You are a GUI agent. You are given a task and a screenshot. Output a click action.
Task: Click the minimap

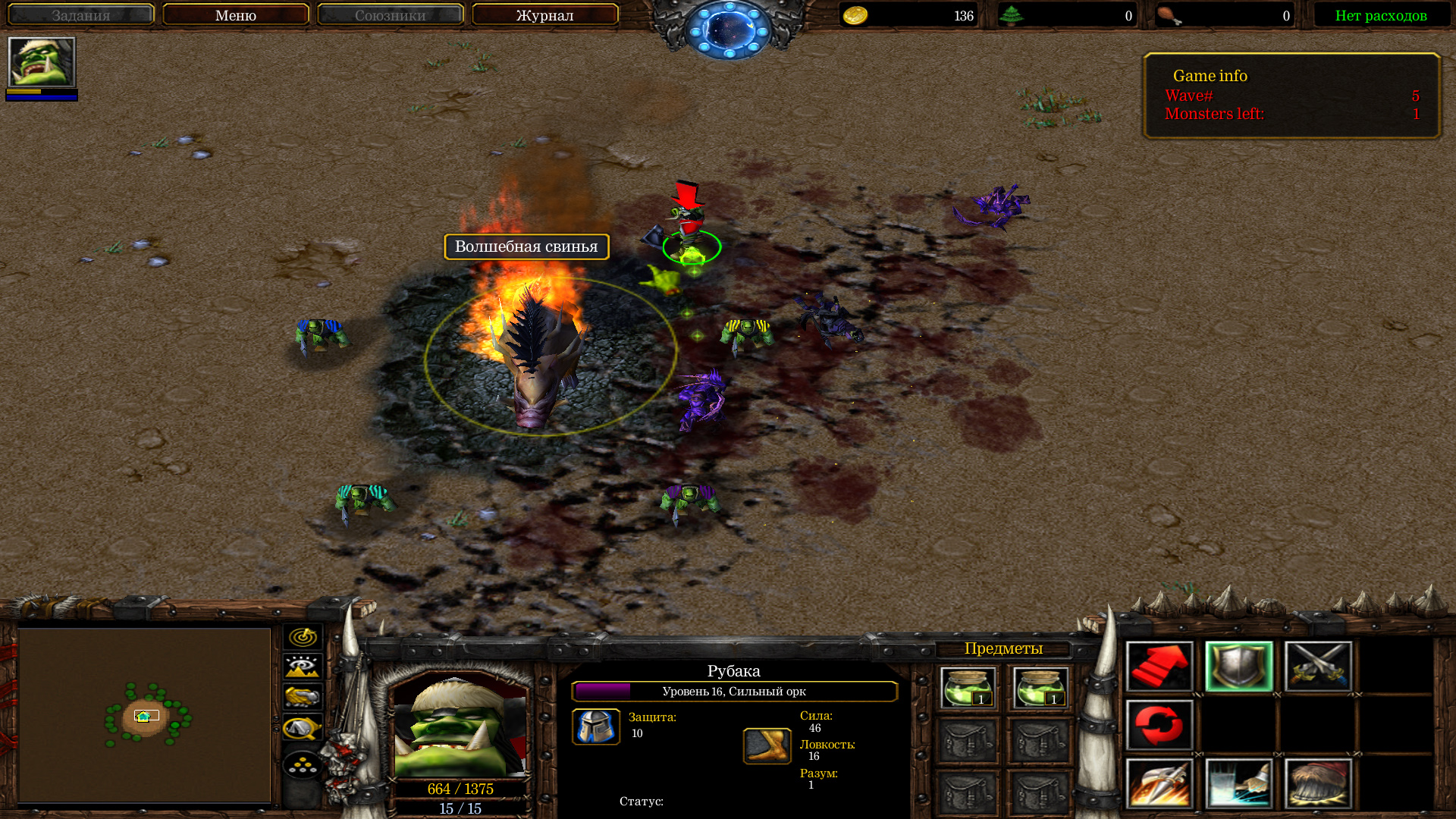(x=144, y=714)
